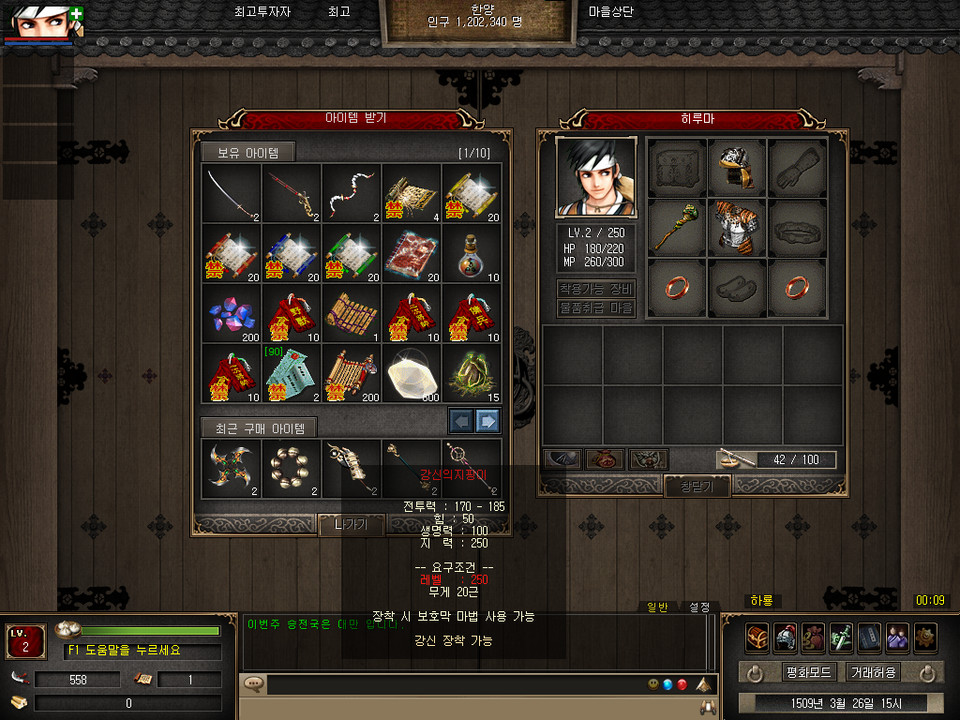Close the item receive window with 나가기
The image size is (960, 720).
[x=351, y=525]
